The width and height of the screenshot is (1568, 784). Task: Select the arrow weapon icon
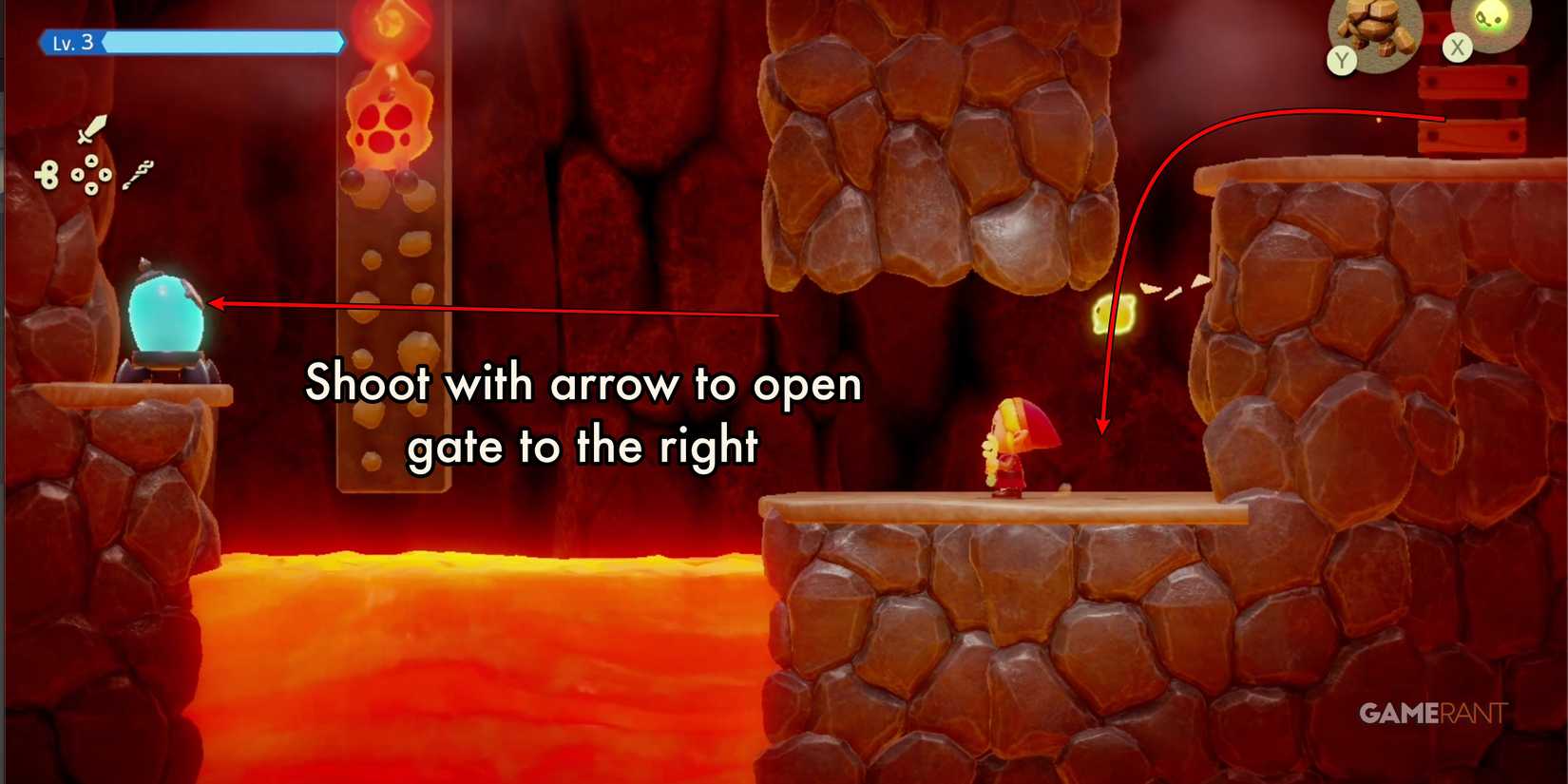click(x=139, y=174)
